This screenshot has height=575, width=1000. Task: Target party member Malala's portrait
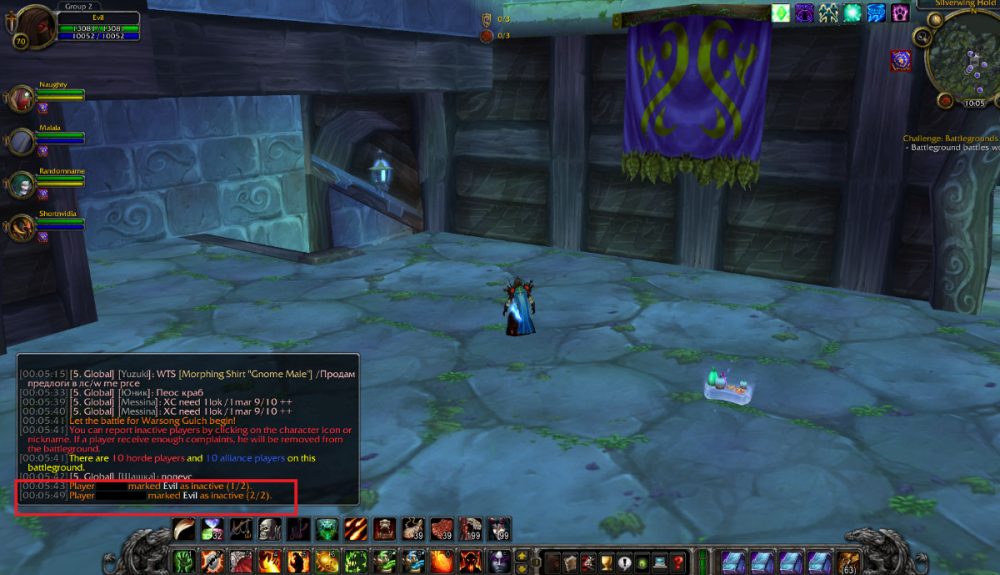pos(22,141)
